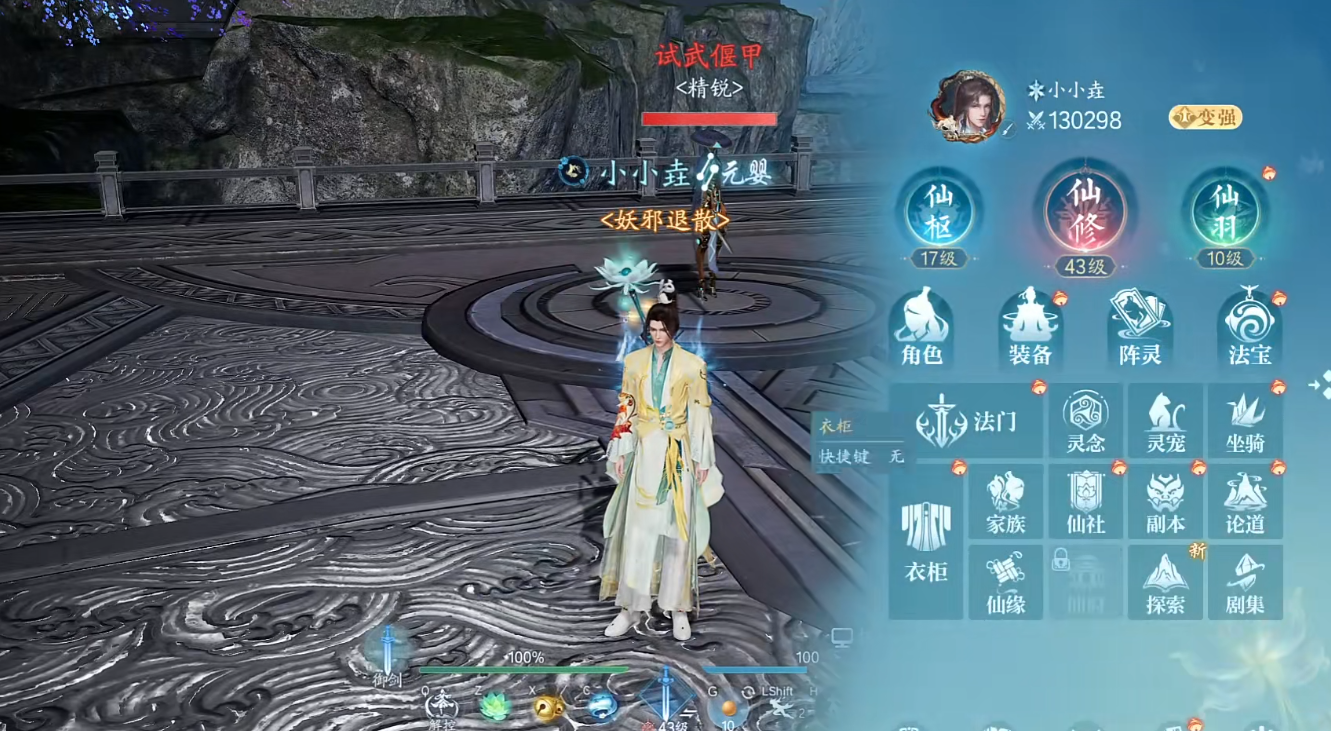
Task: Open the 论道 menu
Action: coord(1245,502)
